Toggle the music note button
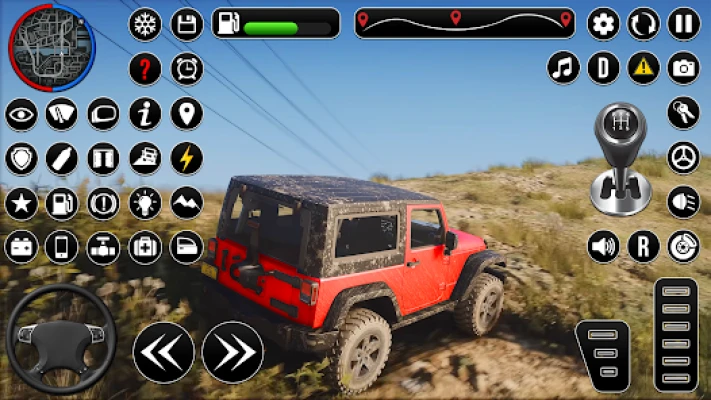 pyautogui.click(x=564, y=68)
